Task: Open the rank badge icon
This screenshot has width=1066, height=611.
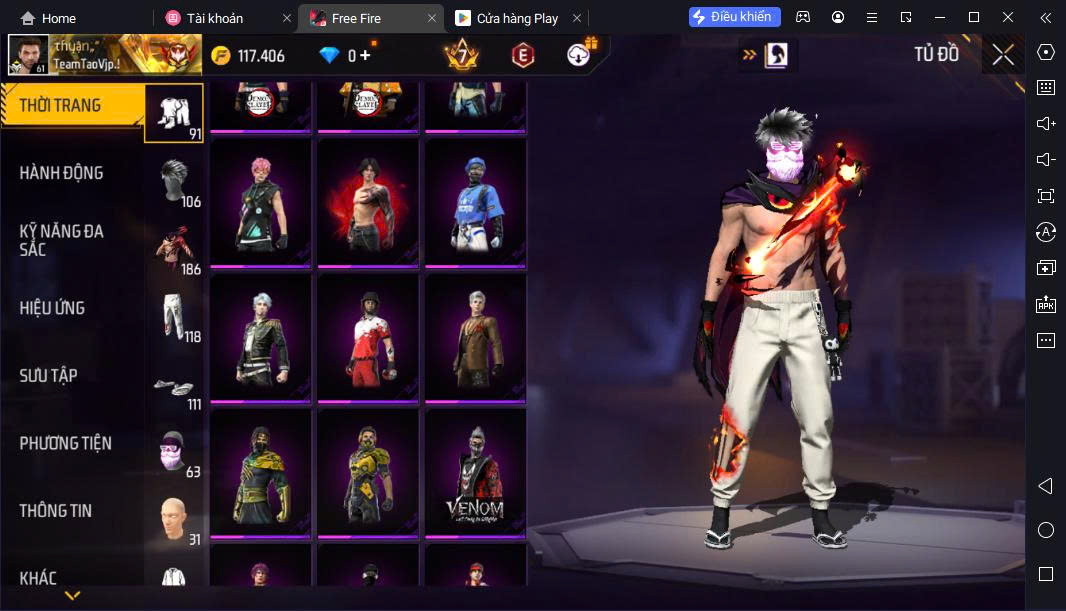Action: click(461, 55)
